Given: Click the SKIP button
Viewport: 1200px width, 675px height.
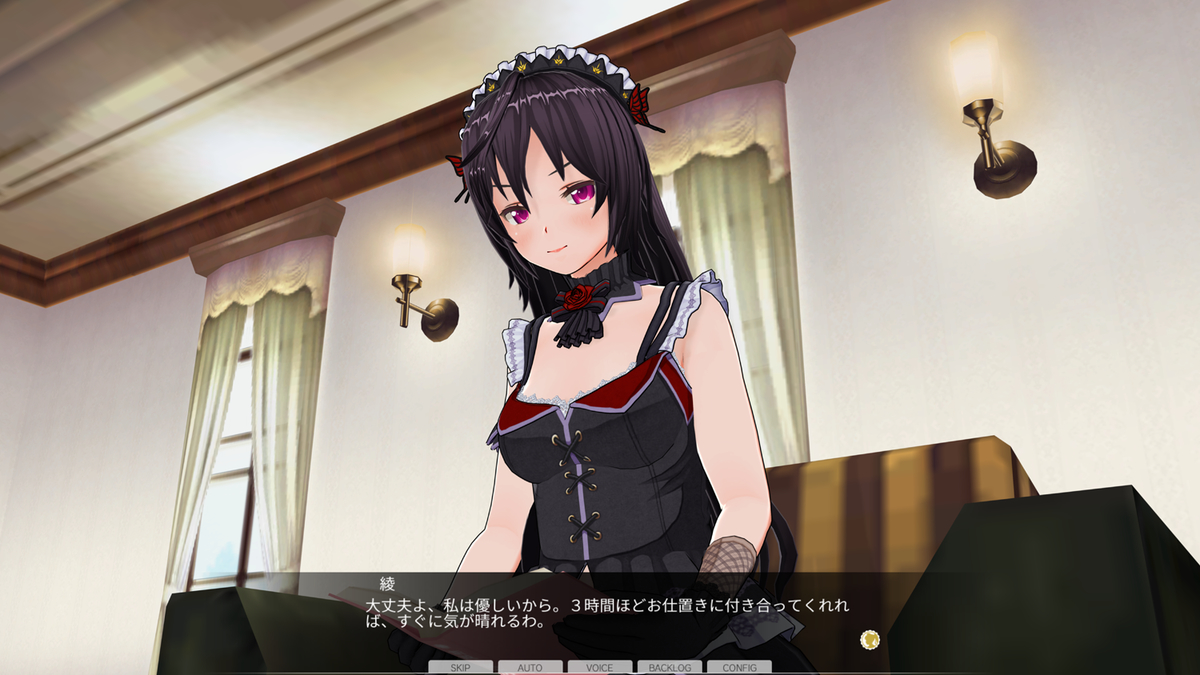Looking at the screenshot, I should point(460,667).
